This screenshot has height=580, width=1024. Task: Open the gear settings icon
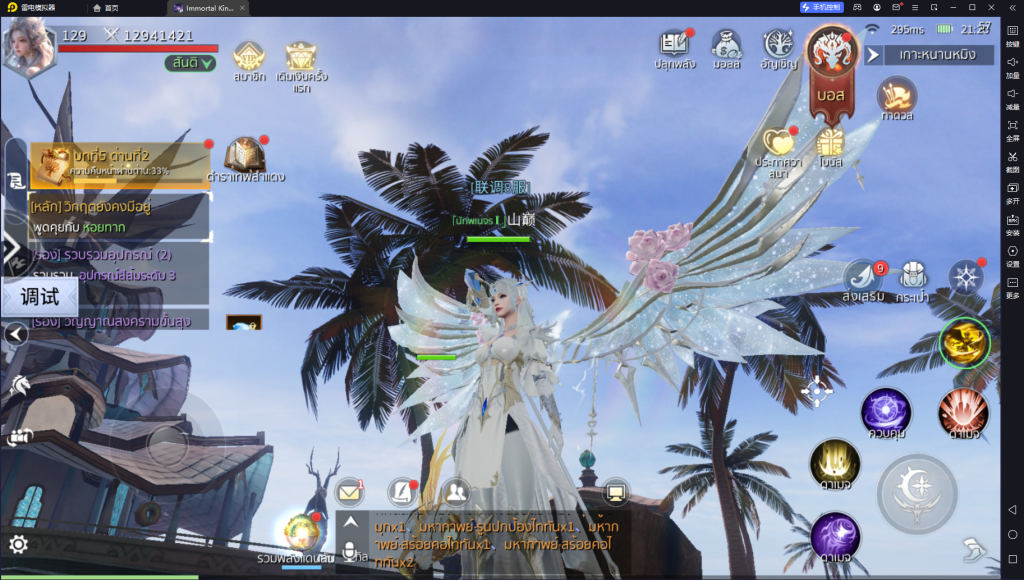17,544
